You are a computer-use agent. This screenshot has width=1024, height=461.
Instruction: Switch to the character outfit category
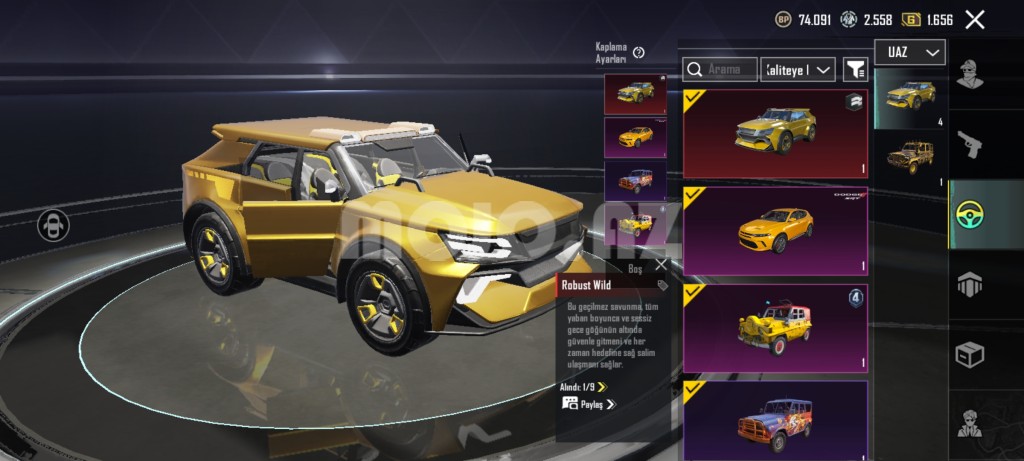pos(969,75)
